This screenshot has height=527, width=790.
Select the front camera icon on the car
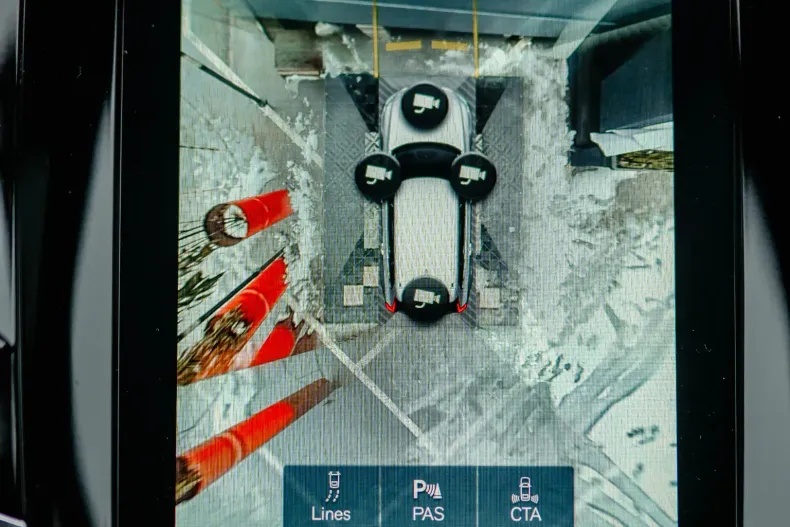(x=425, y=105)
